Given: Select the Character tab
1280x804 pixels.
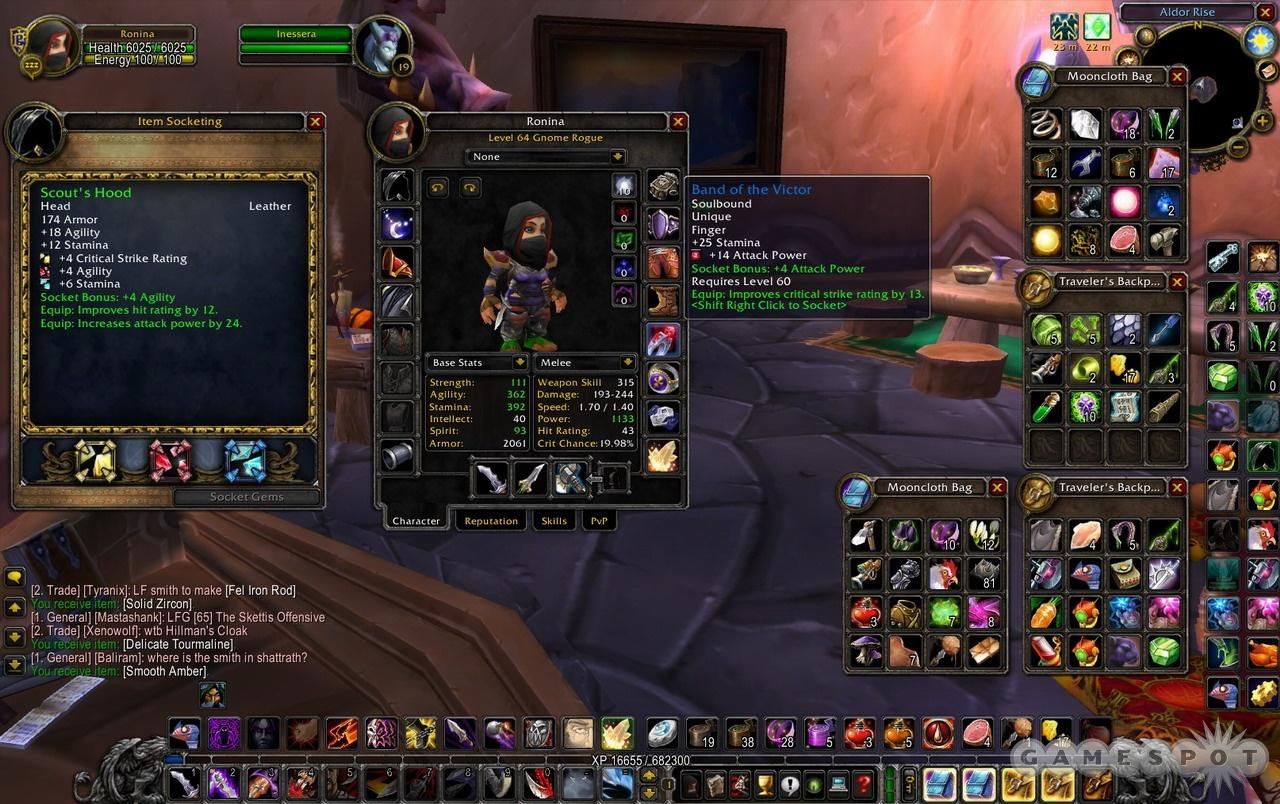Looking at the screenshot, I should pyautogui.click(x=416, y=521).
